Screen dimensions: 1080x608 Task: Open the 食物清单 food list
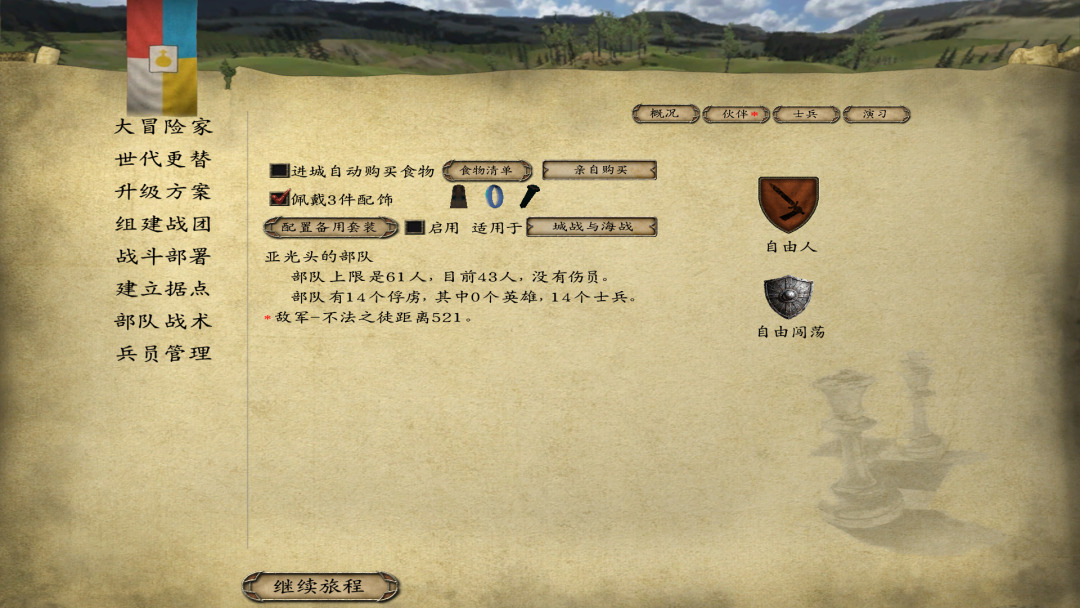tap(487, 171)
